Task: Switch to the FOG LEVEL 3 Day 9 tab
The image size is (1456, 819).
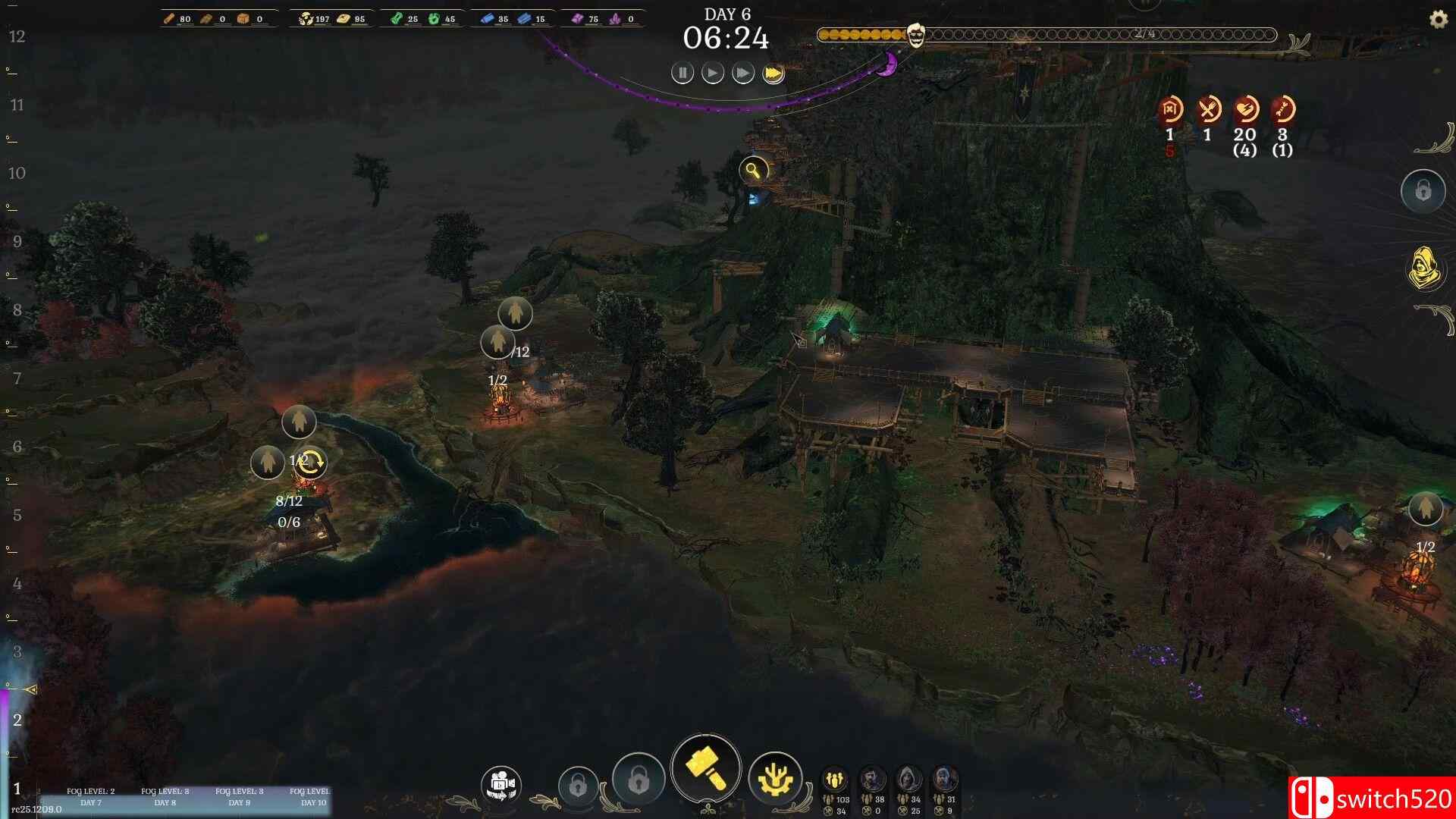Action: 237,795
